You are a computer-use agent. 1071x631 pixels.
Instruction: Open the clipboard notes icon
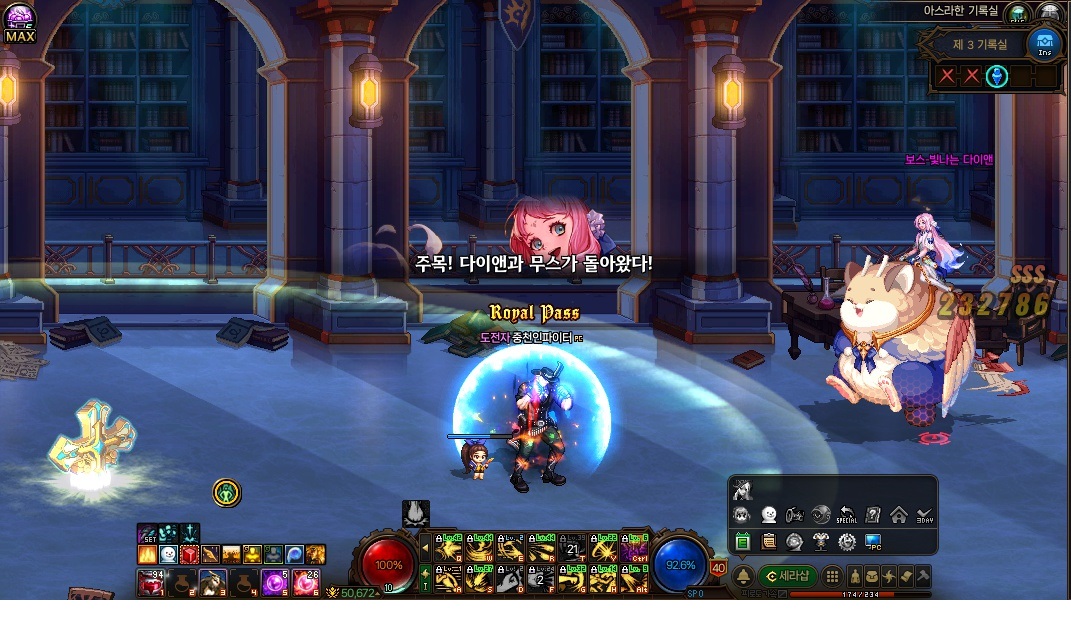click(x=768, y=542)
